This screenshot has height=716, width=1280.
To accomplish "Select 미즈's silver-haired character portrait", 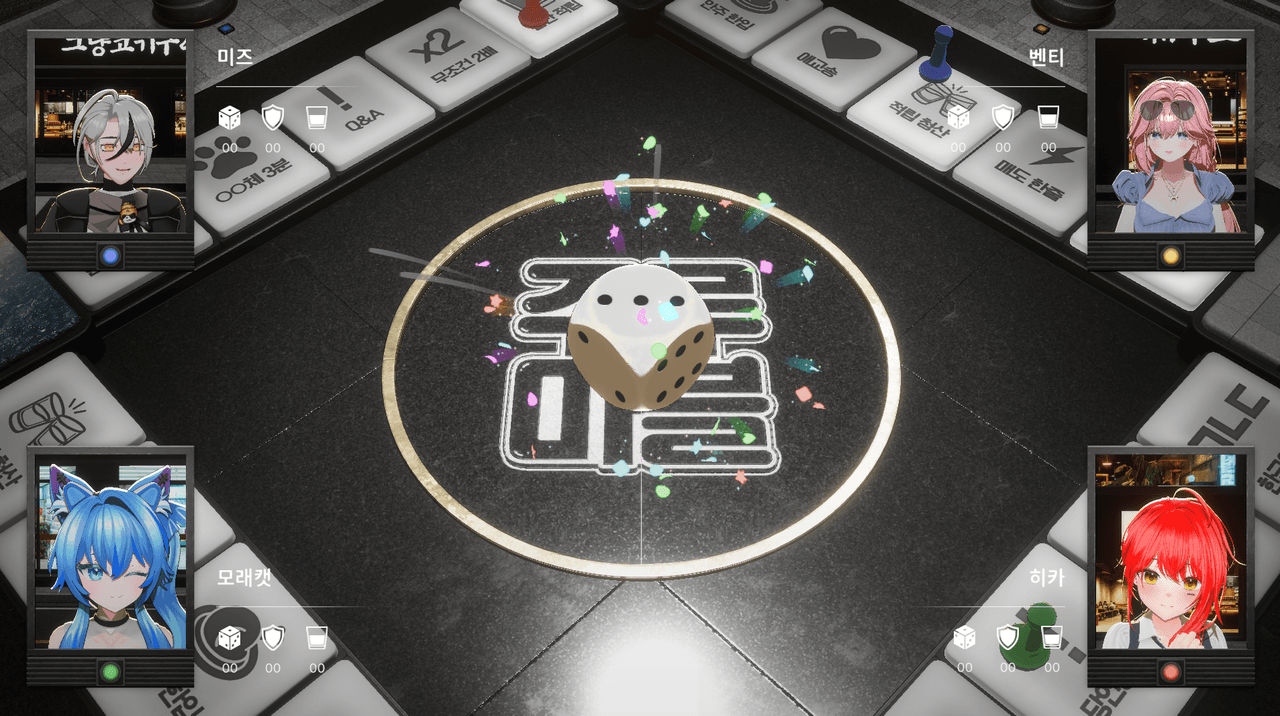I will (x=110, y=150).
